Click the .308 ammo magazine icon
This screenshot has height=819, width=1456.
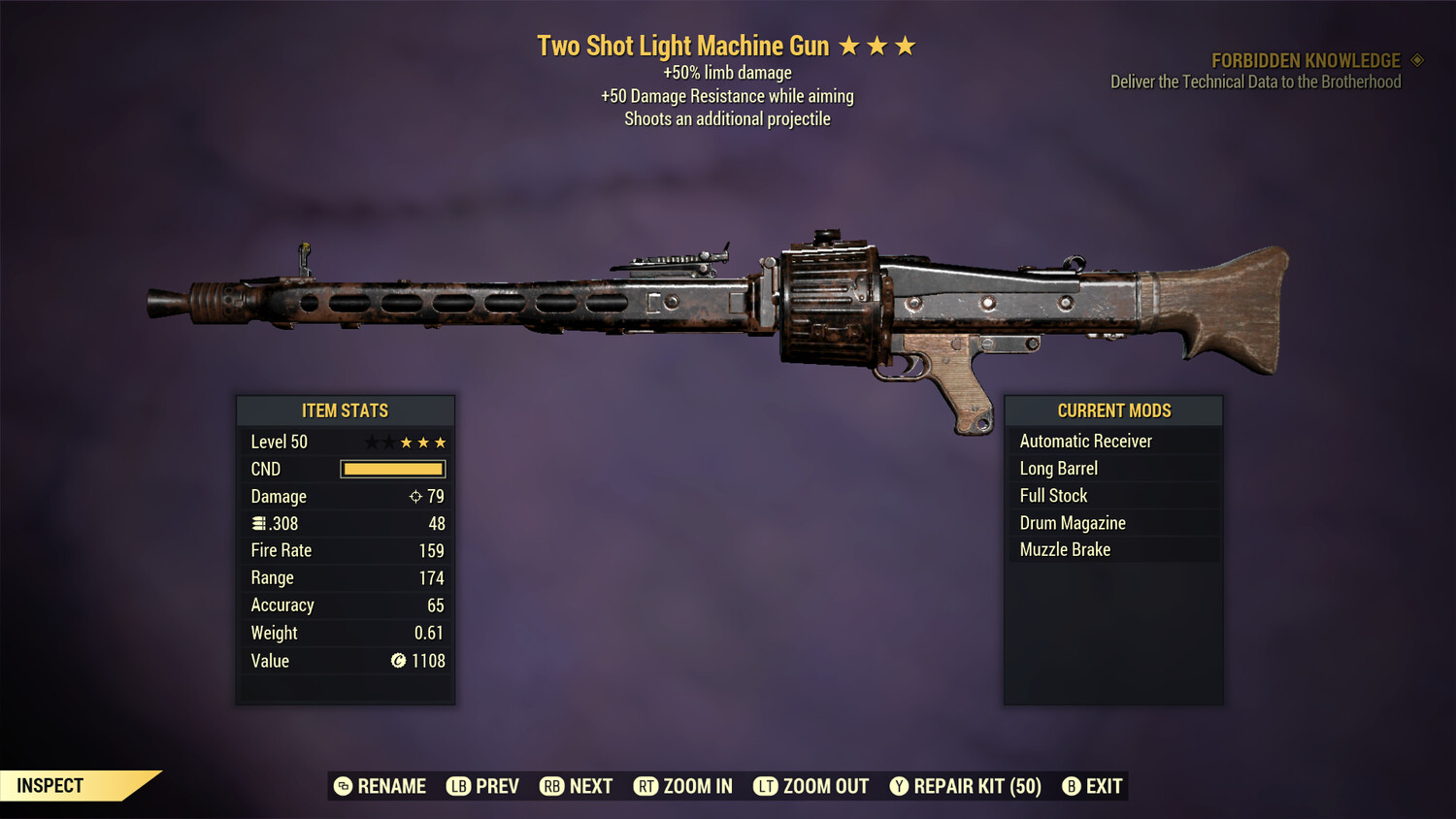[x=259, y=523]
